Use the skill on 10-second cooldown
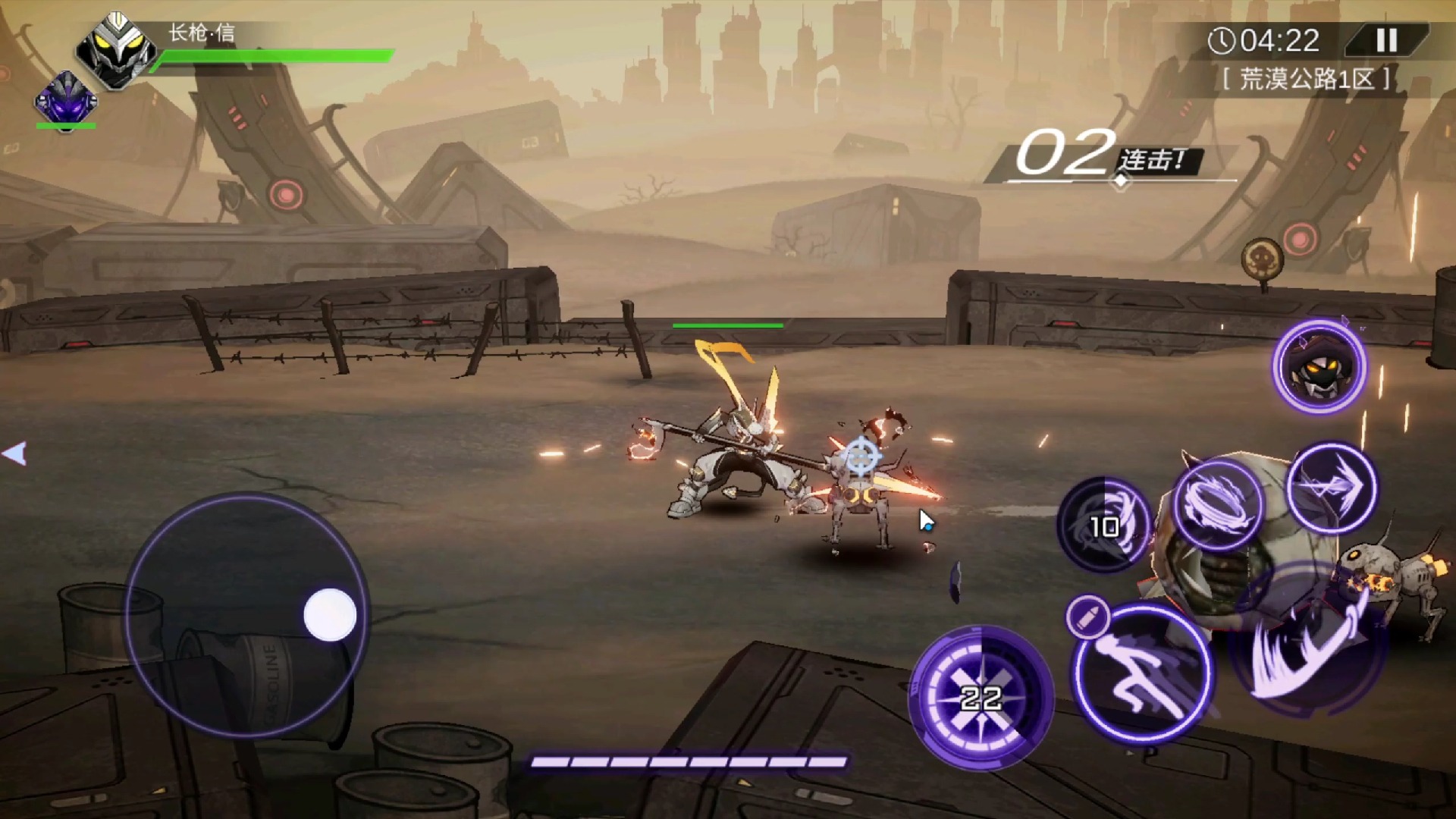 point(1104,525)
